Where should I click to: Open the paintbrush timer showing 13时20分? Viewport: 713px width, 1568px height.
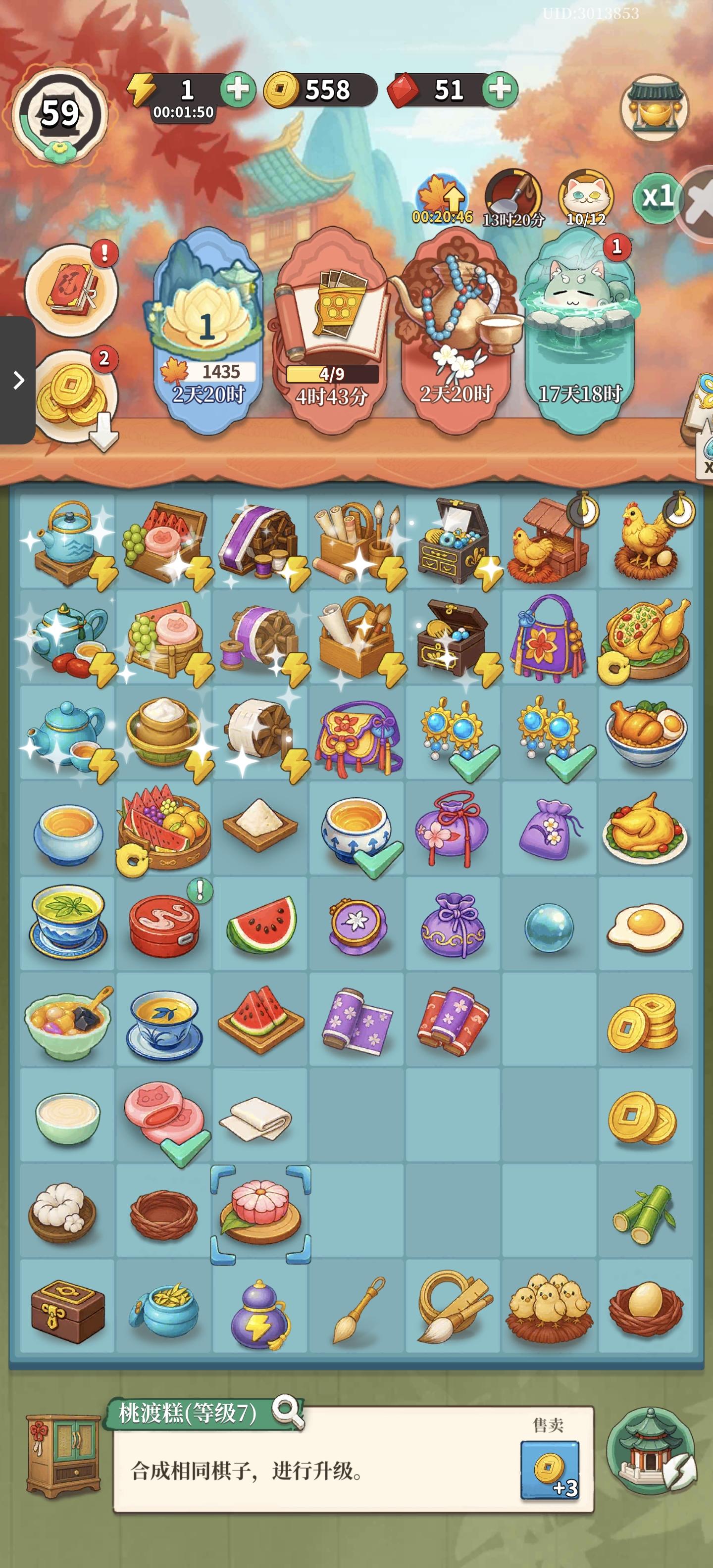[512, 194]
